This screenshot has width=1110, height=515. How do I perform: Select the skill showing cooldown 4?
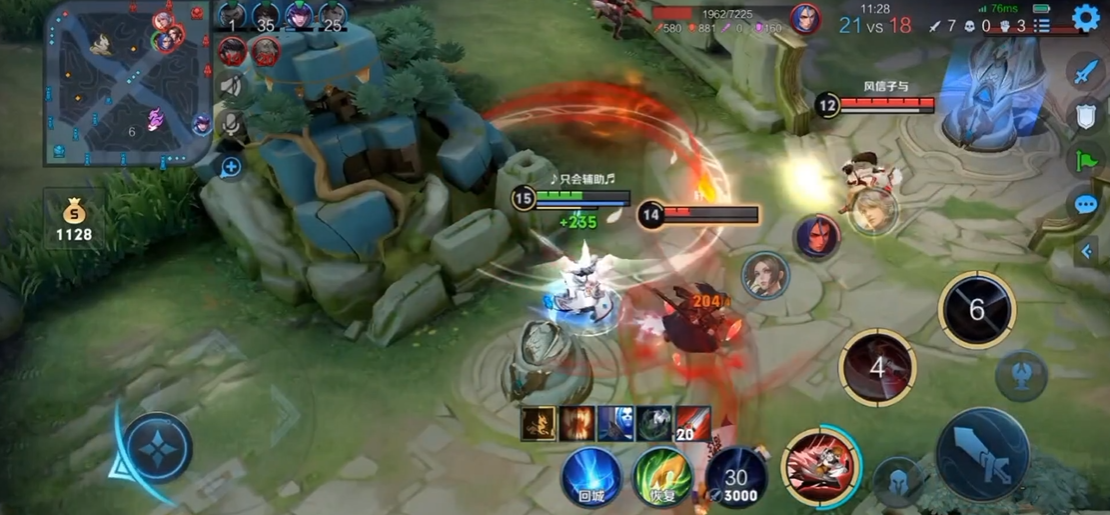tap(877, 367)
